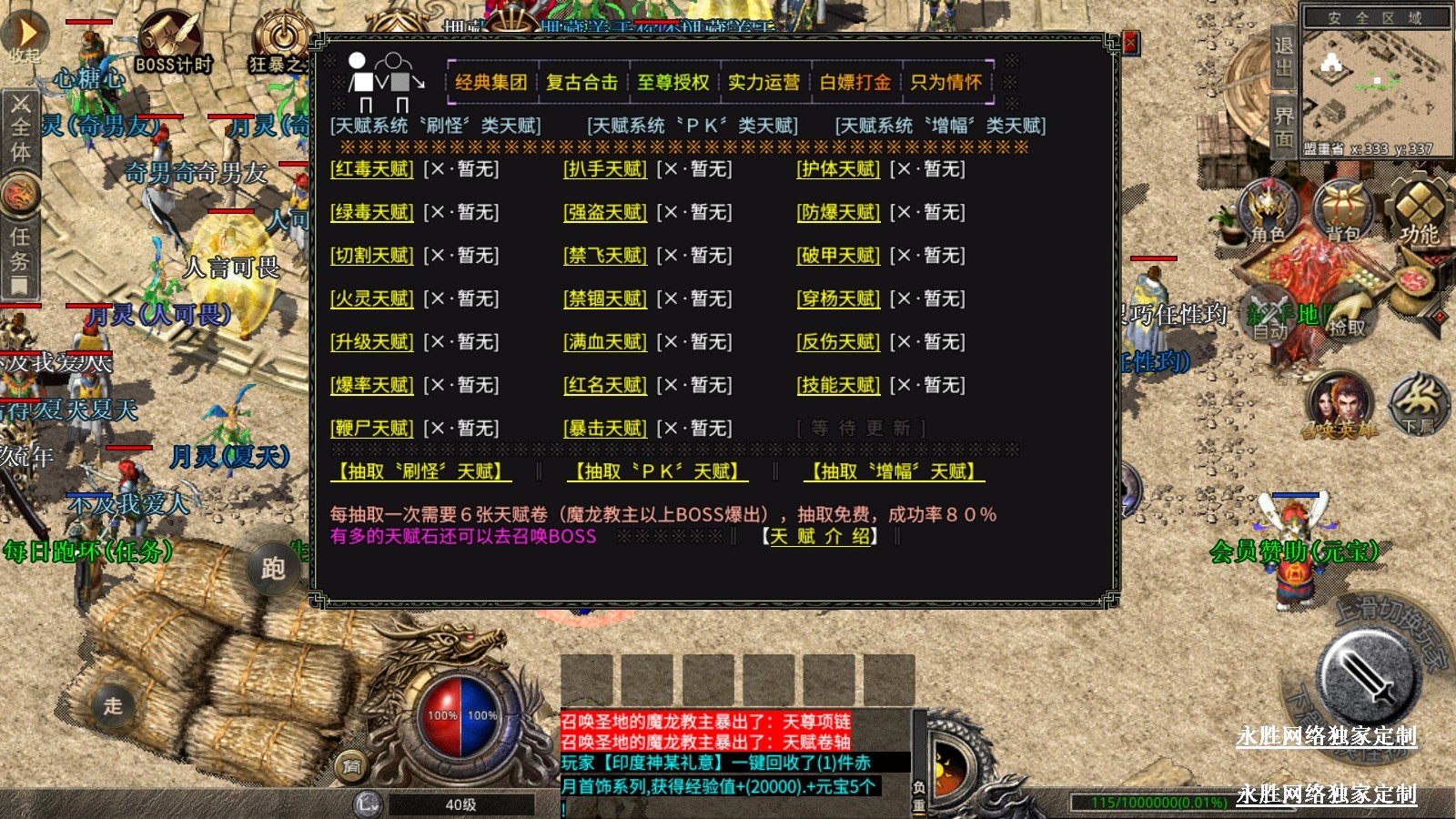Select the 强盗天赋 talent link
This screenshot has width=1456, height=819.
pyautogui.click(x=605, y=213)
